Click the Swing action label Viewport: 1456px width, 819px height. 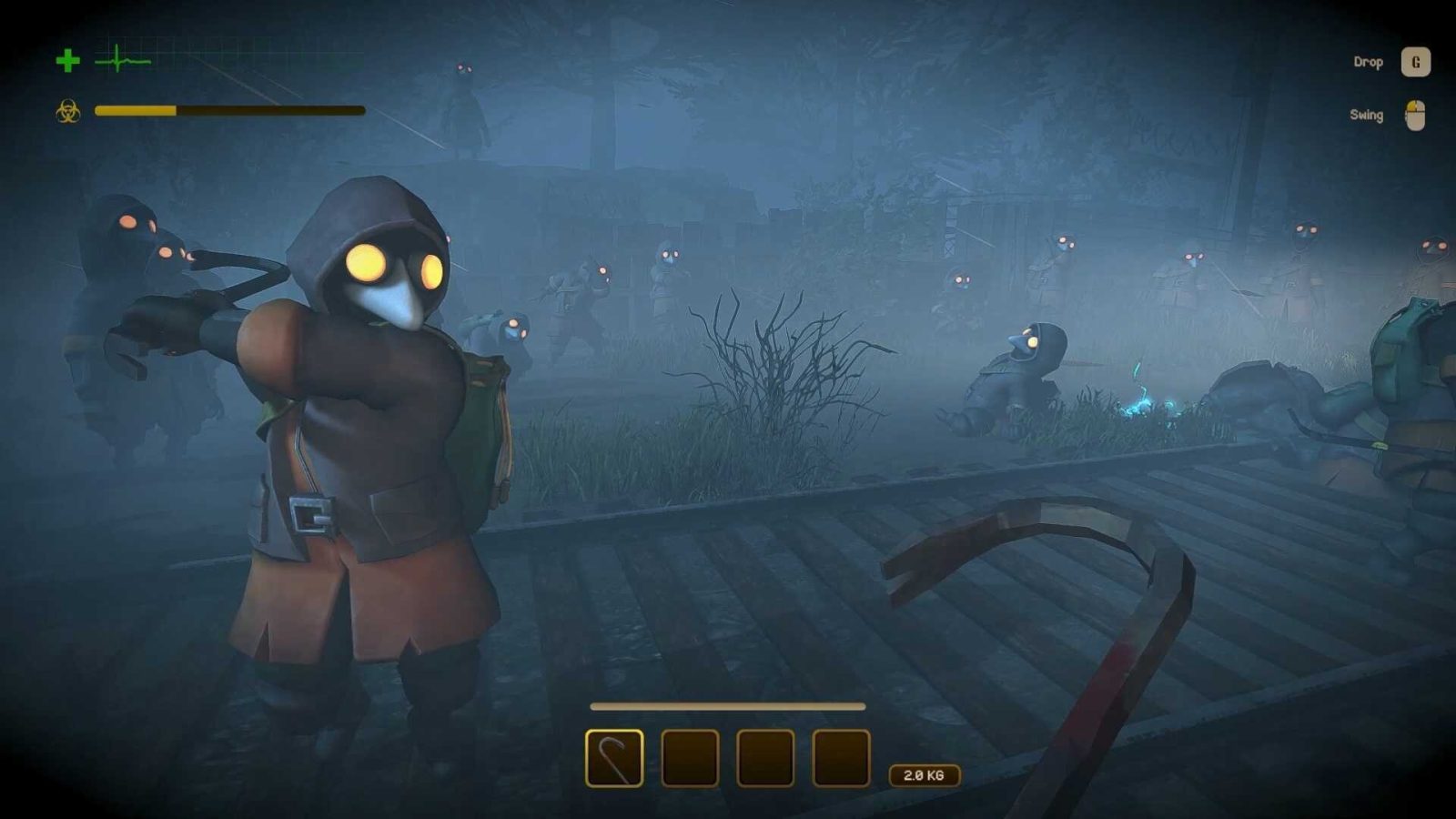pos(1365,116)
